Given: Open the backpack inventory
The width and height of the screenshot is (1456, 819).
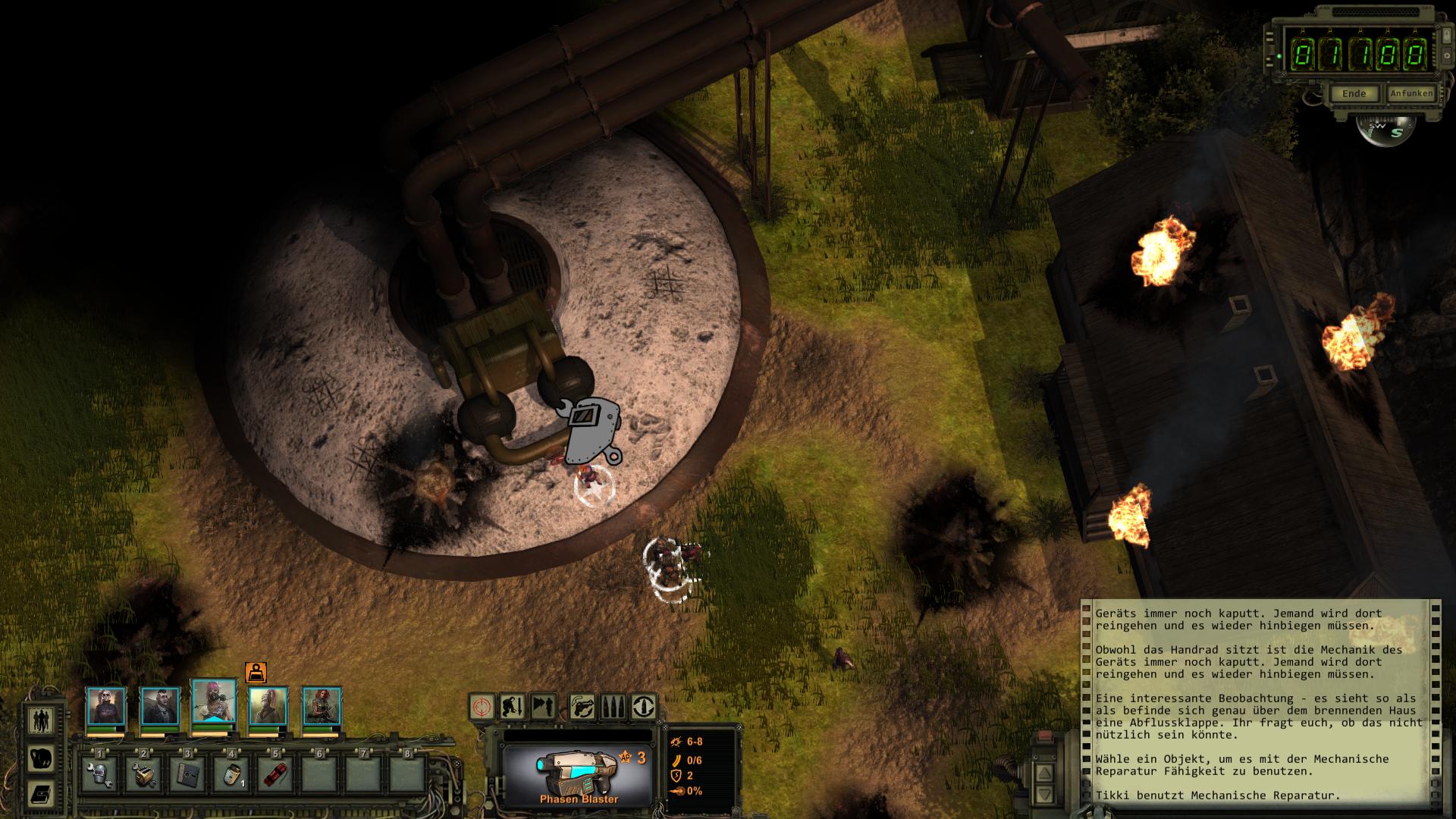Looking at the screenshot, I should coord(40,758).
